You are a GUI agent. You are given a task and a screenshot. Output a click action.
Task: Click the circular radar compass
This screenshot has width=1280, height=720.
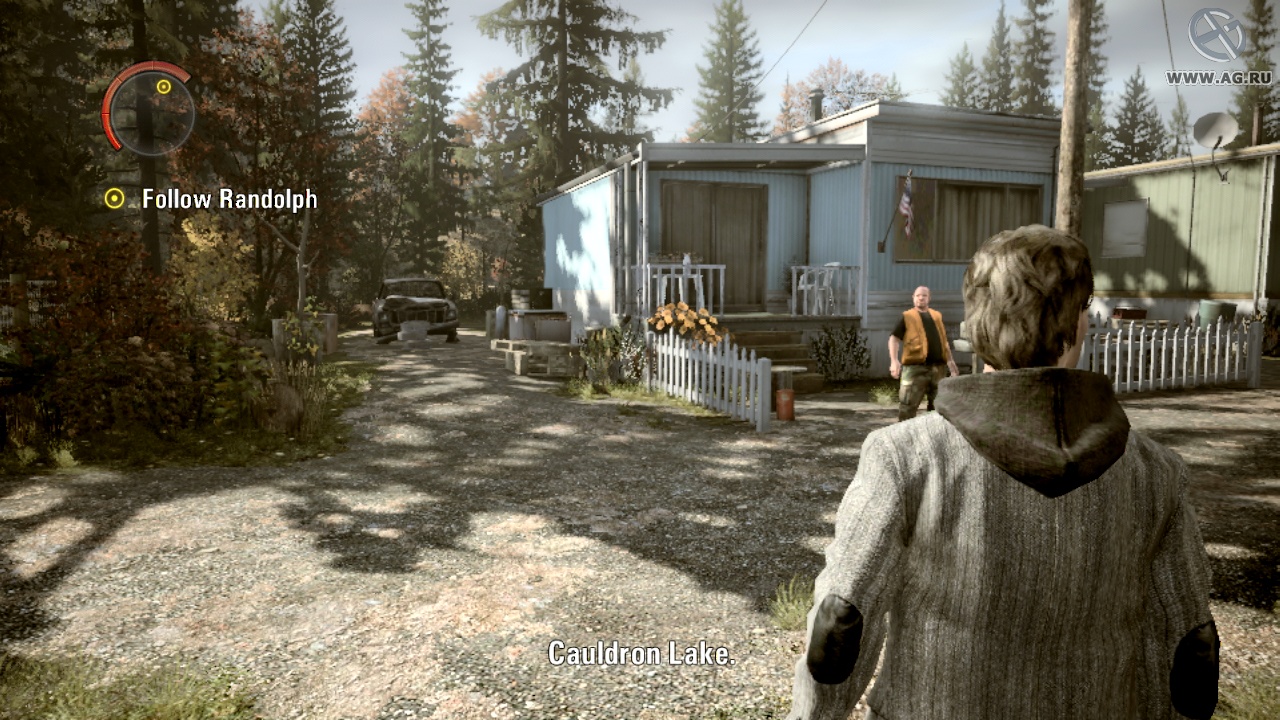click(149, 109)
